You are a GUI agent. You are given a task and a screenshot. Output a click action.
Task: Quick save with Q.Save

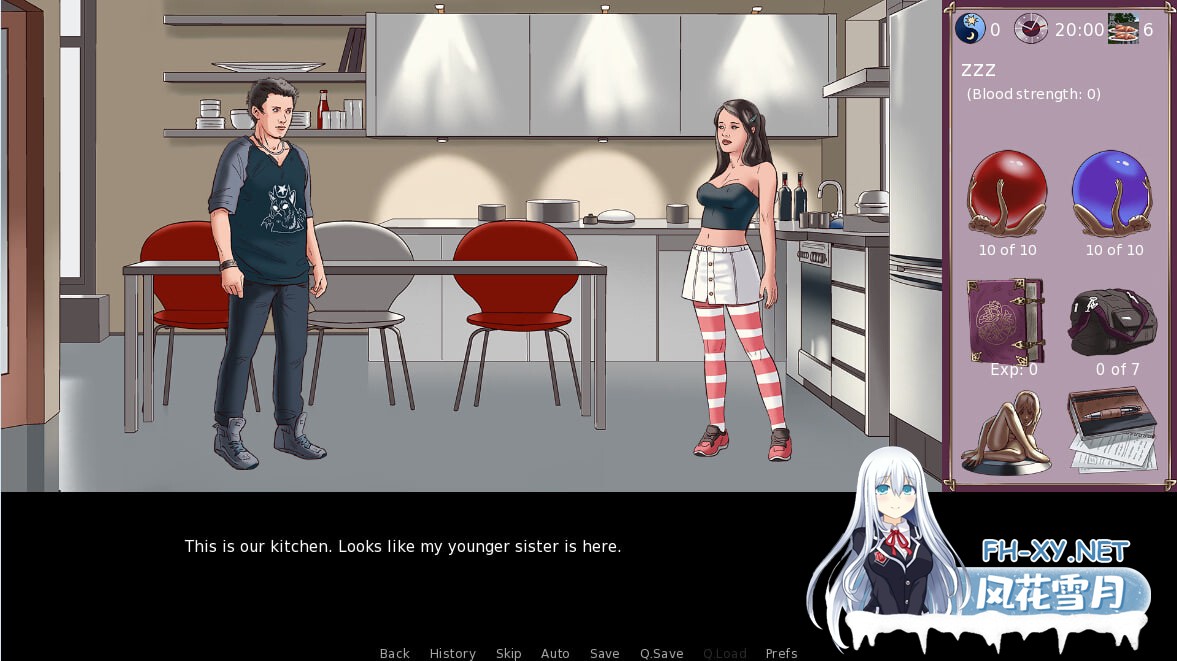point(661,653)
